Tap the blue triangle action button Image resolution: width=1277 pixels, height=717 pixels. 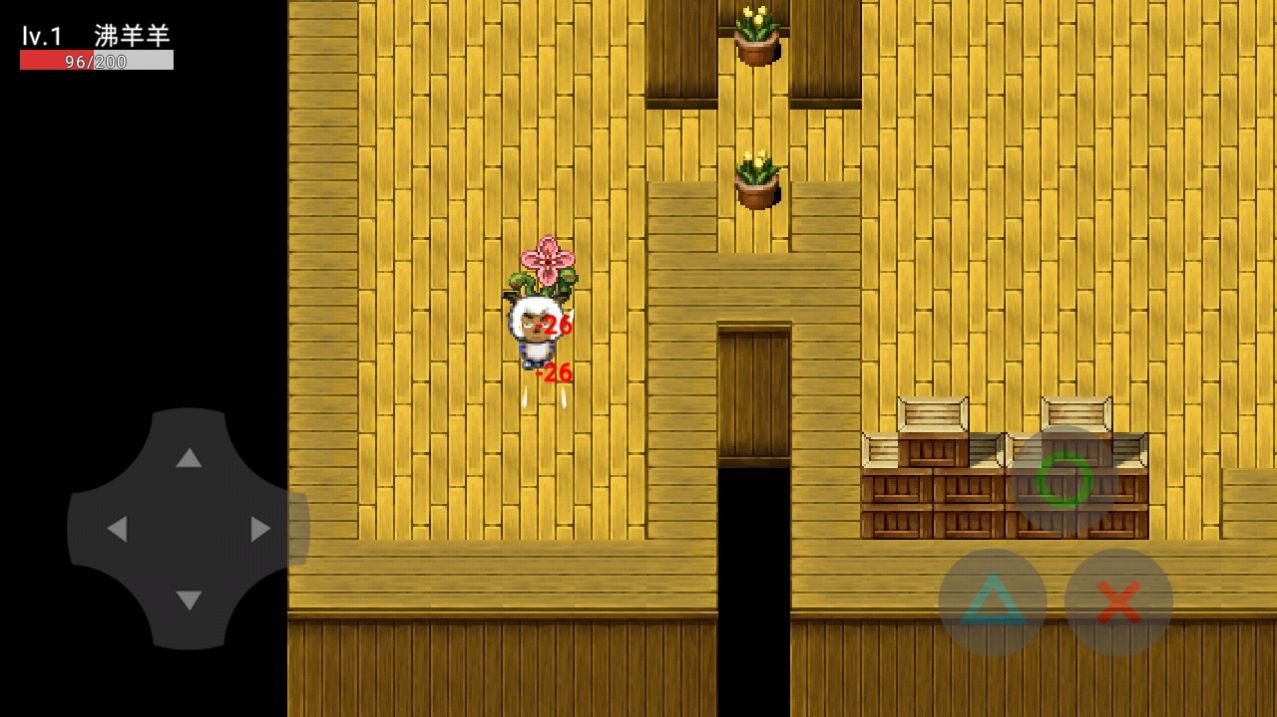(992, 602)
